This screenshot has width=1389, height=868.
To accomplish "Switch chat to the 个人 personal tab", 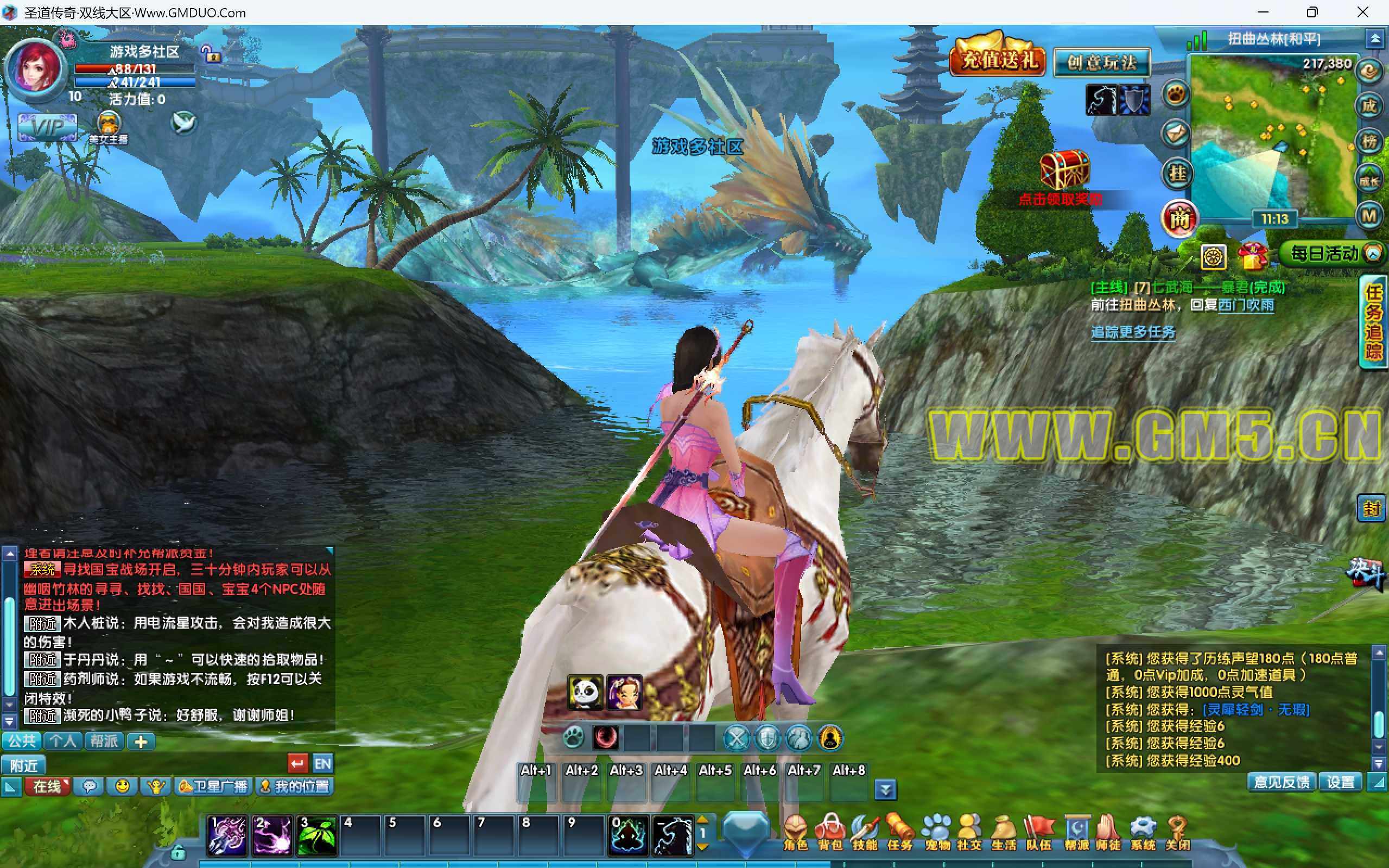I will coord(62,741).
